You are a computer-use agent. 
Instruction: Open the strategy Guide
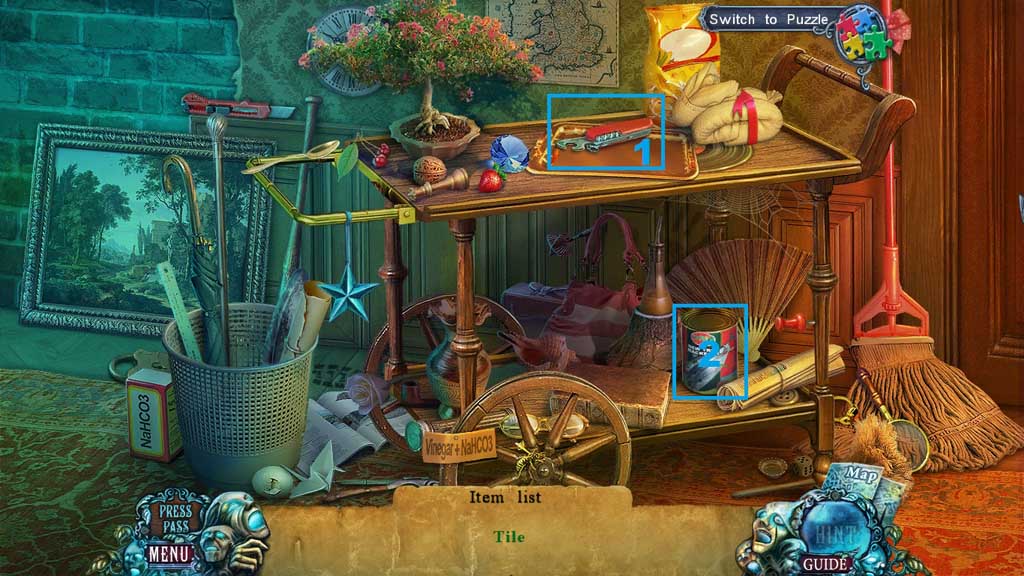coord(826,564)
